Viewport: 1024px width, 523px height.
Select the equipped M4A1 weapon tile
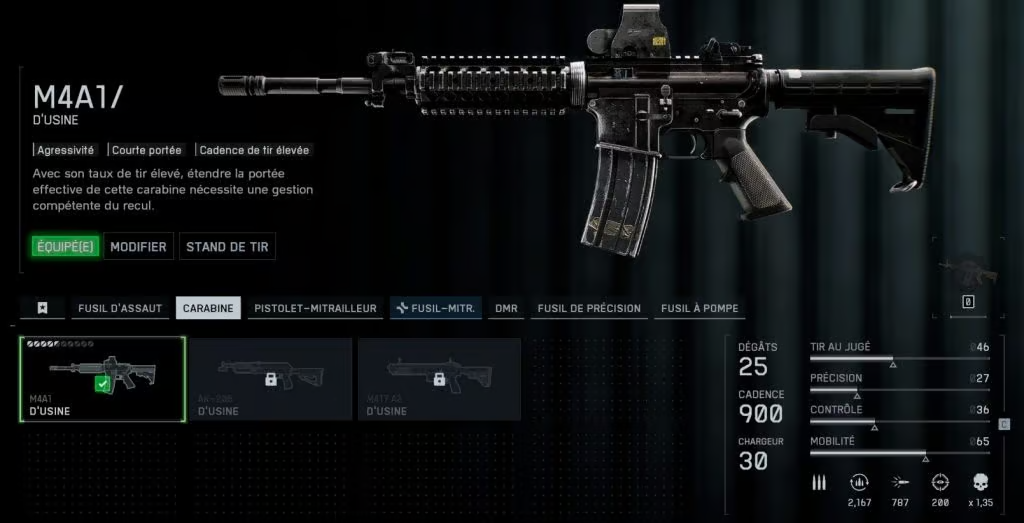[x=102, y=378]
